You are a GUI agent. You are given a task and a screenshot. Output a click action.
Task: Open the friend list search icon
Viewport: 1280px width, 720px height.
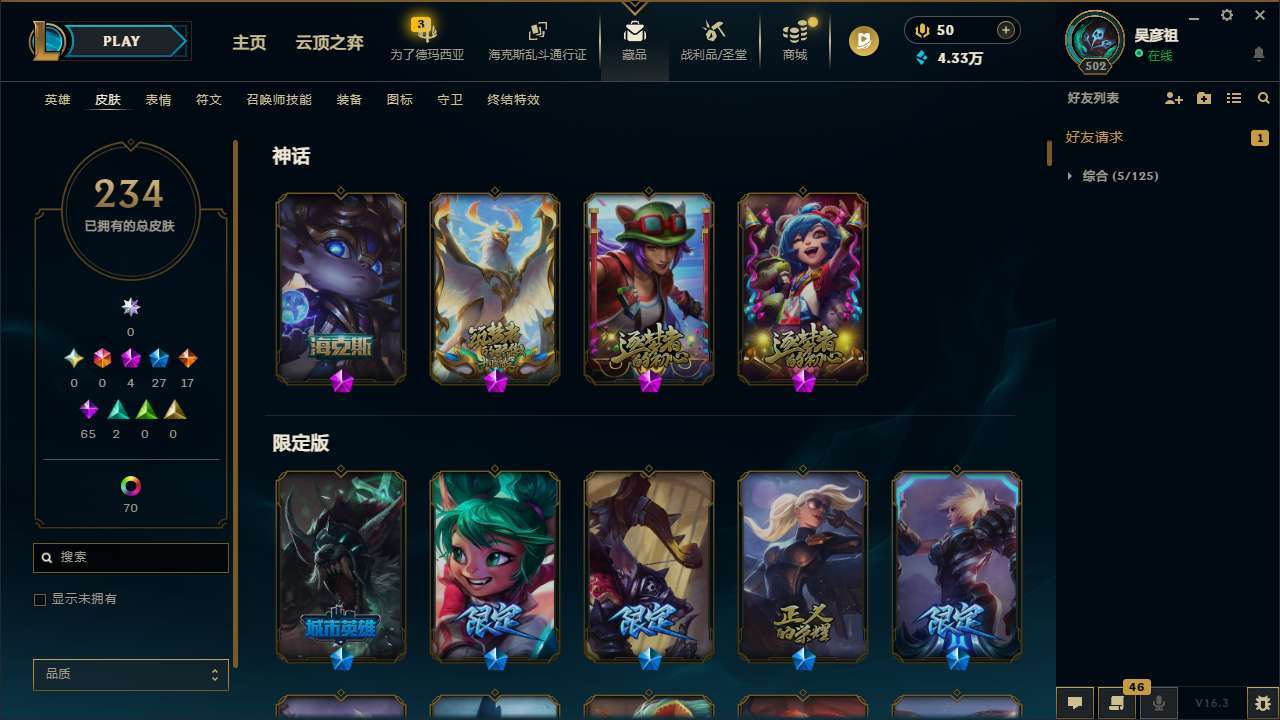1263,98
